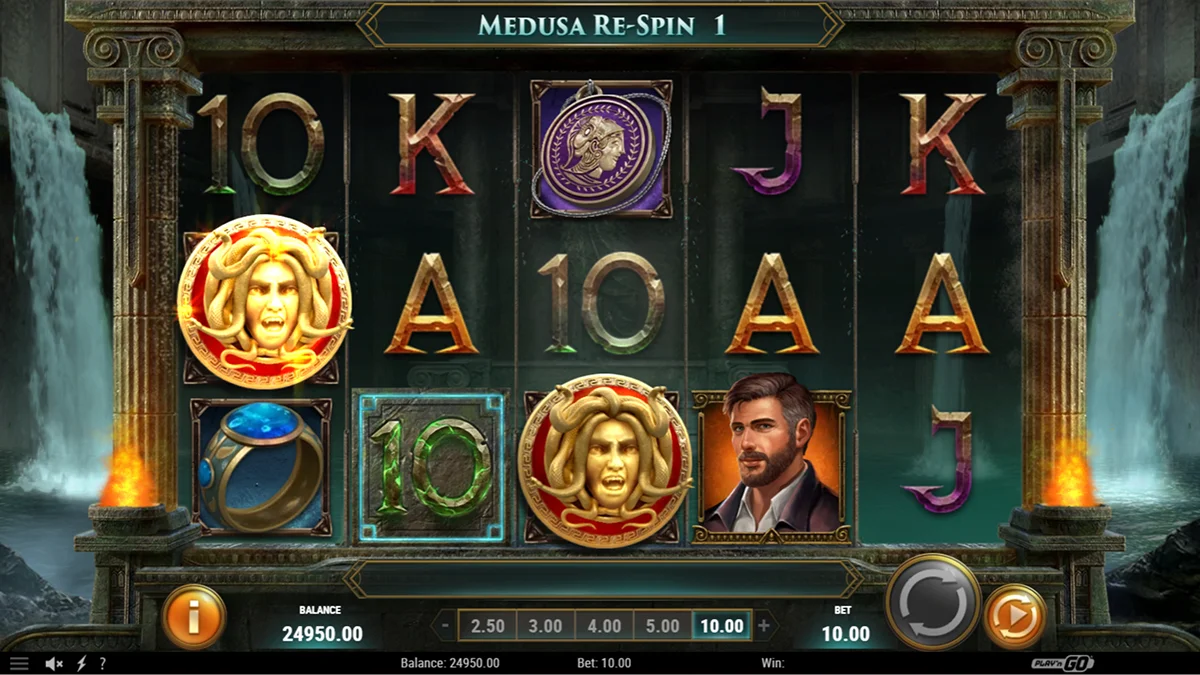Toggle the lightning bolt fast-play icon
Image resolution: width=1200 pixels, height=675 pixels.
point(81,663)
